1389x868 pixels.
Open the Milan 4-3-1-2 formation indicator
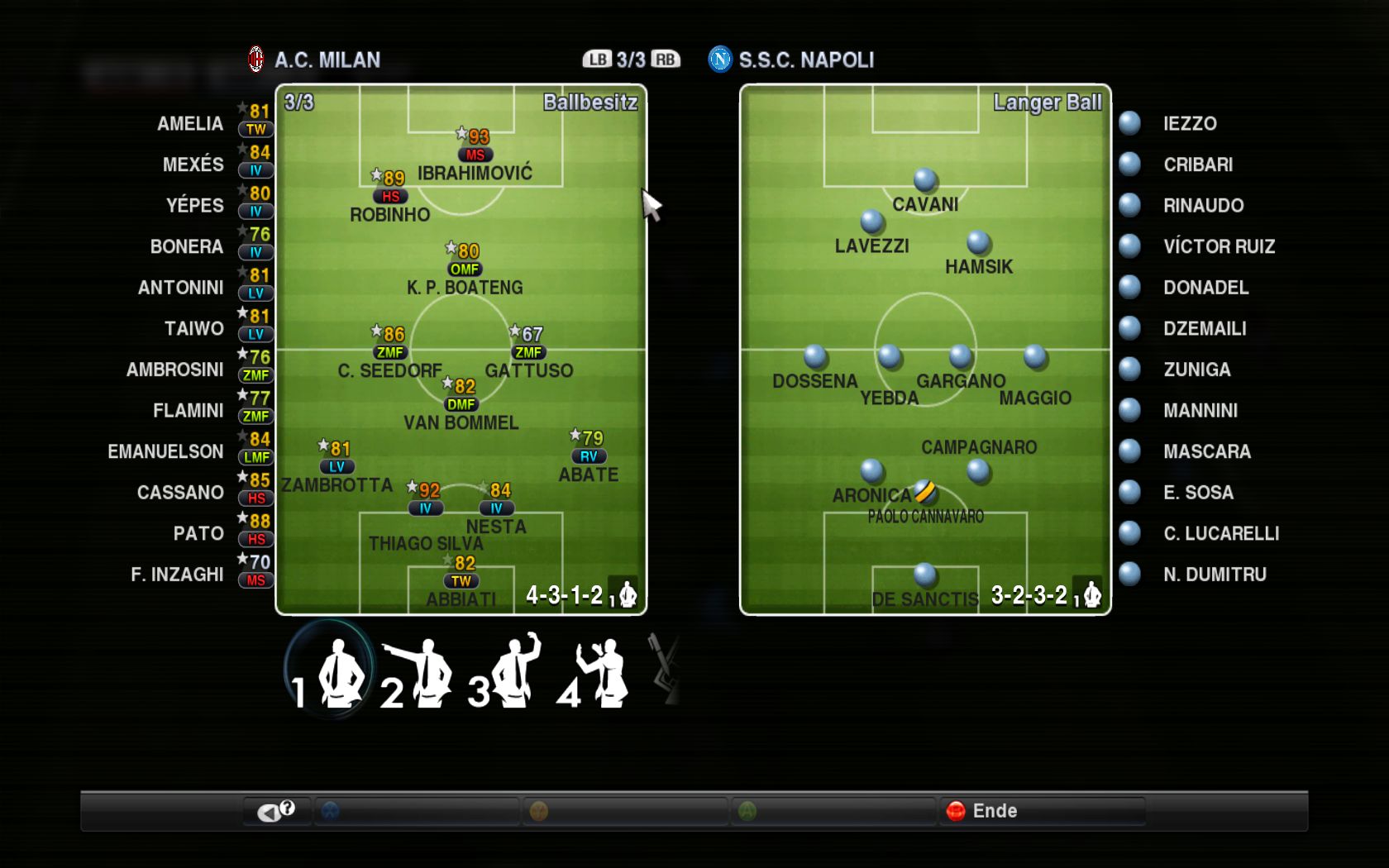click(x=565, y=595)
